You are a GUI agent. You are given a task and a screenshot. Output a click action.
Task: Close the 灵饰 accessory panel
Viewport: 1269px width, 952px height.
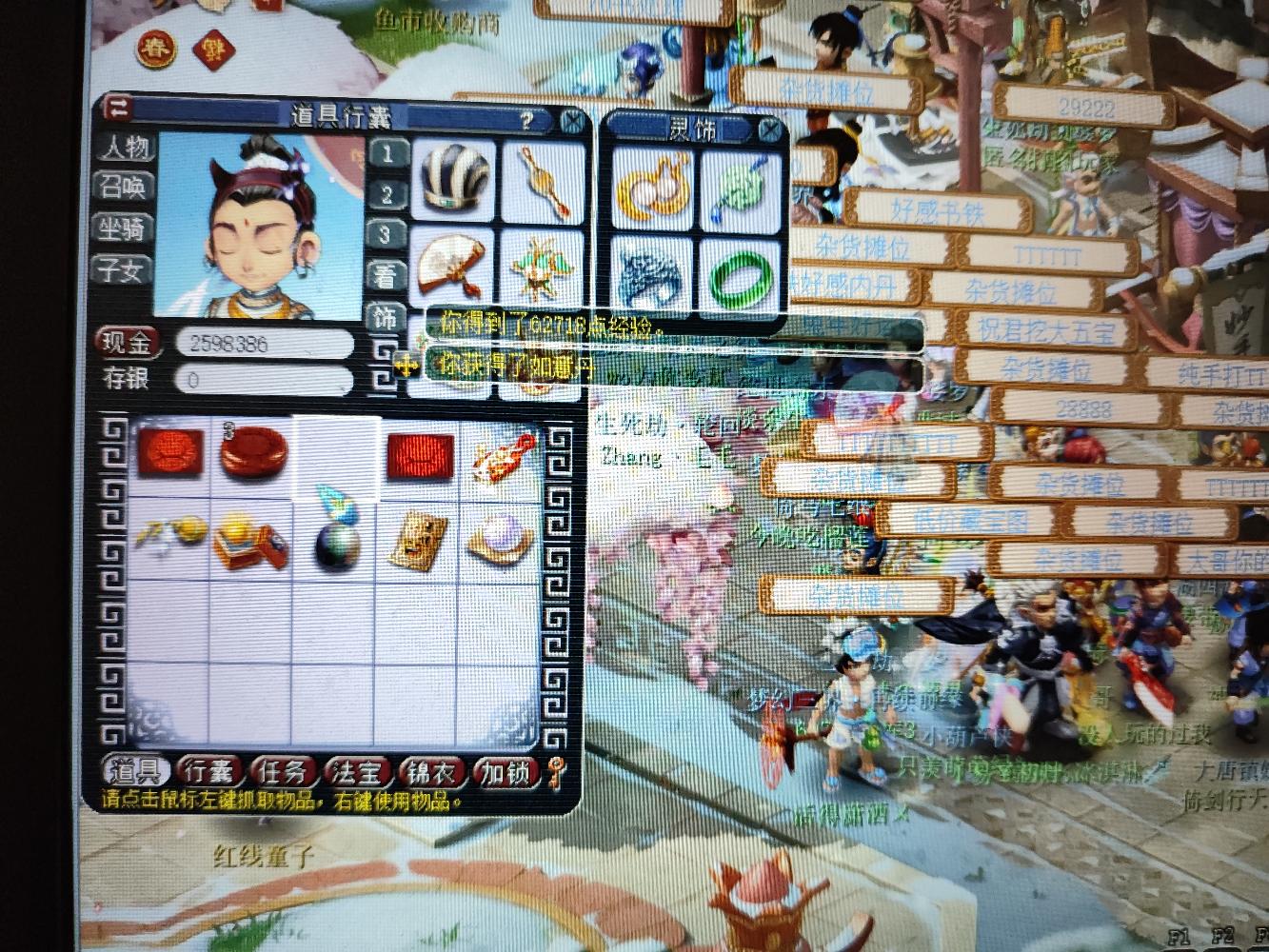tap(770, 129)
